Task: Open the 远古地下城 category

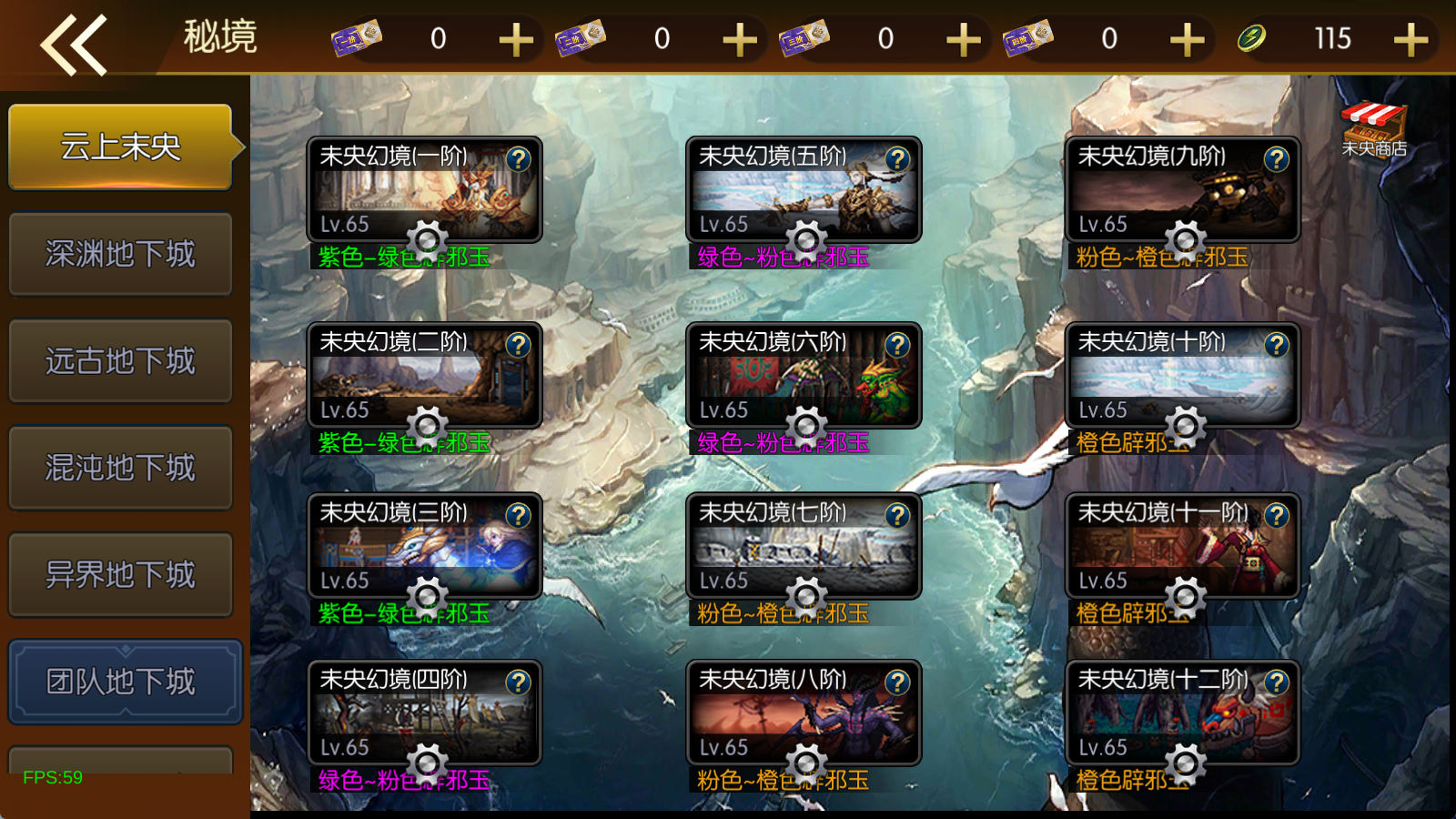Action: [120, 361]
